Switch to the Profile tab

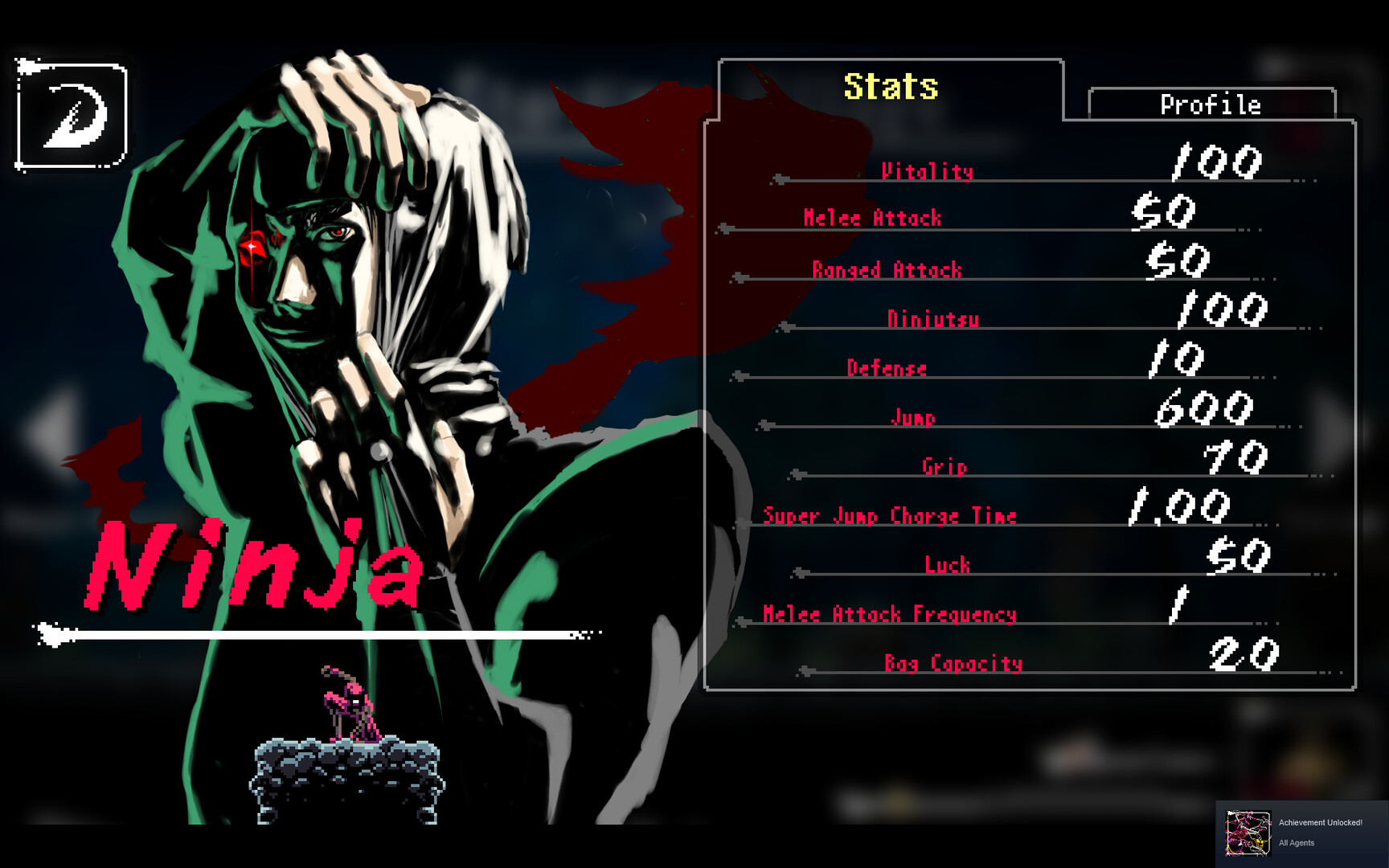point(1210,103)
